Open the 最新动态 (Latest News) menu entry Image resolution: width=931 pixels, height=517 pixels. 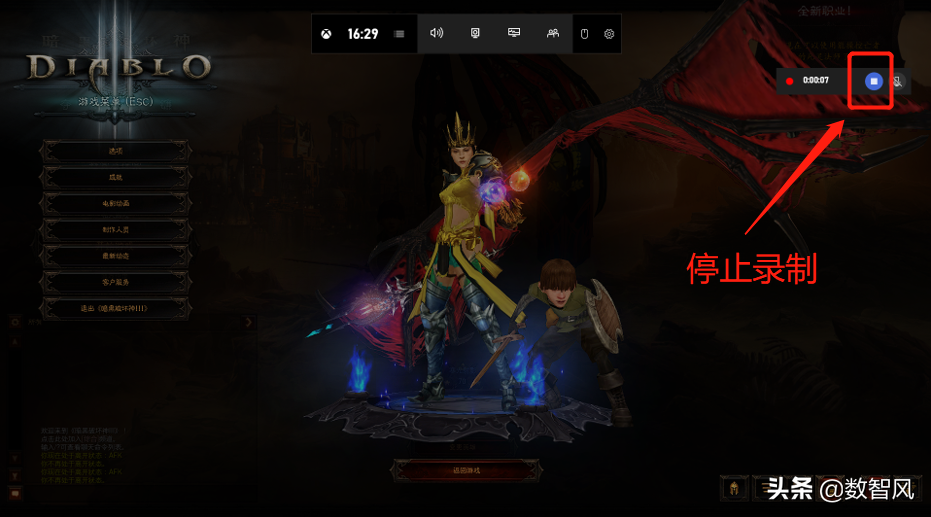[115, 256]
